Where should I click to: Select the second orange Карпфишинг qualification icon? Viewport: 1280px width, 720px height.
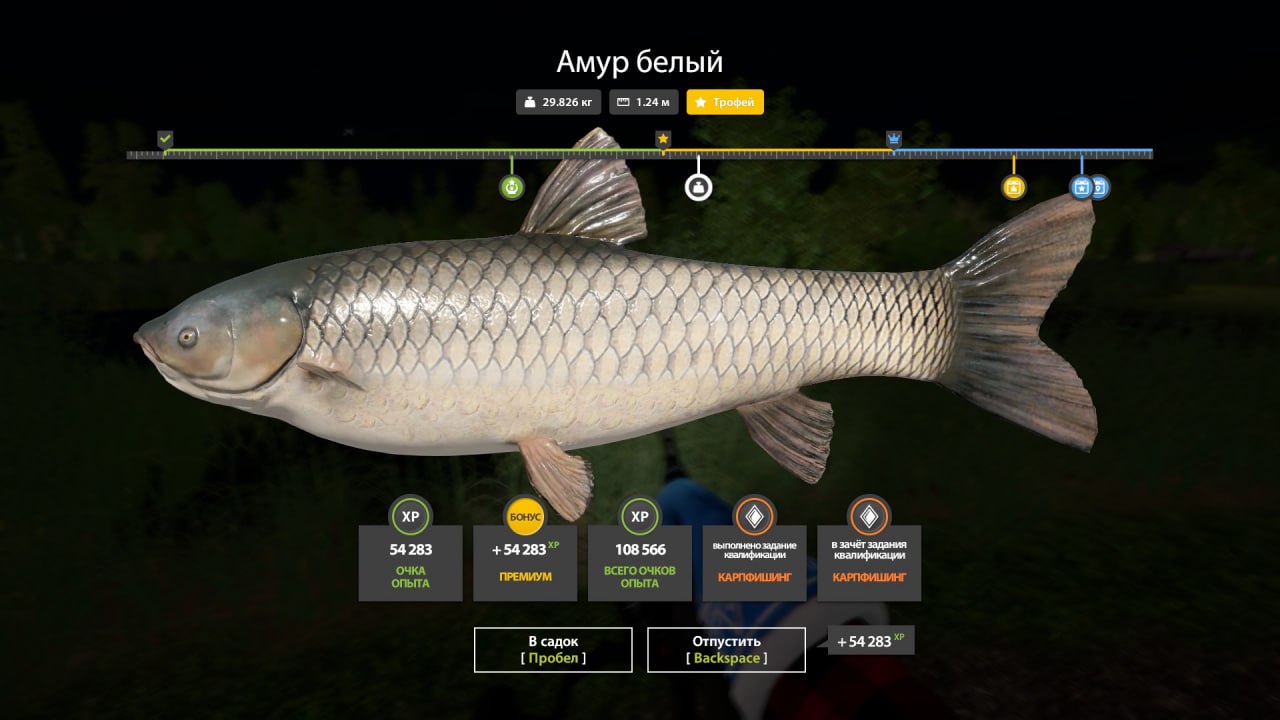pyautogui.click(x=868, y=518)
